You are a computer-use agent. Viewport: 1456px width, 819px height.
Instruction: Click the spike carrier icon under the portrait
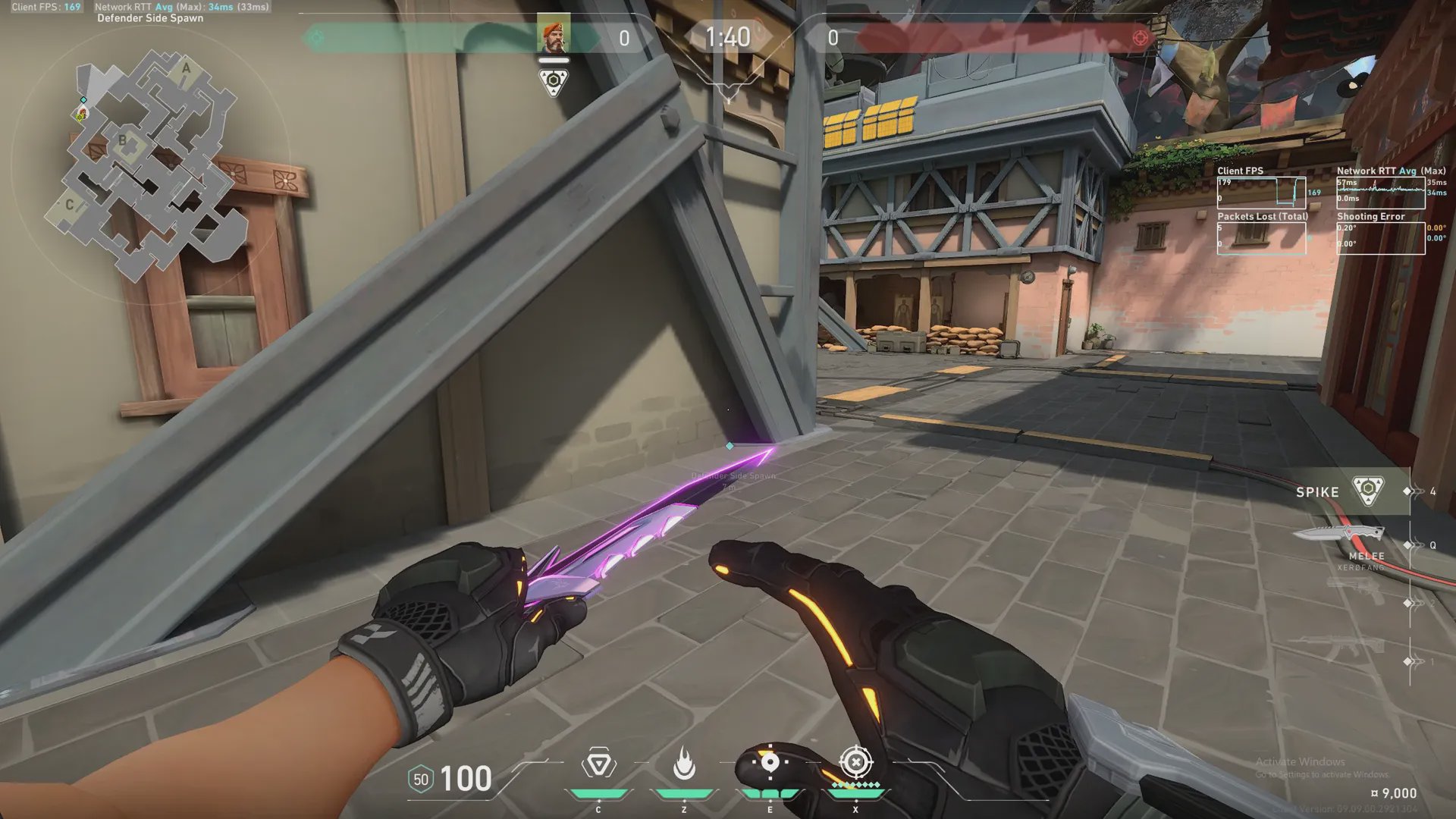pyautogui.click(x=554, y=82)
